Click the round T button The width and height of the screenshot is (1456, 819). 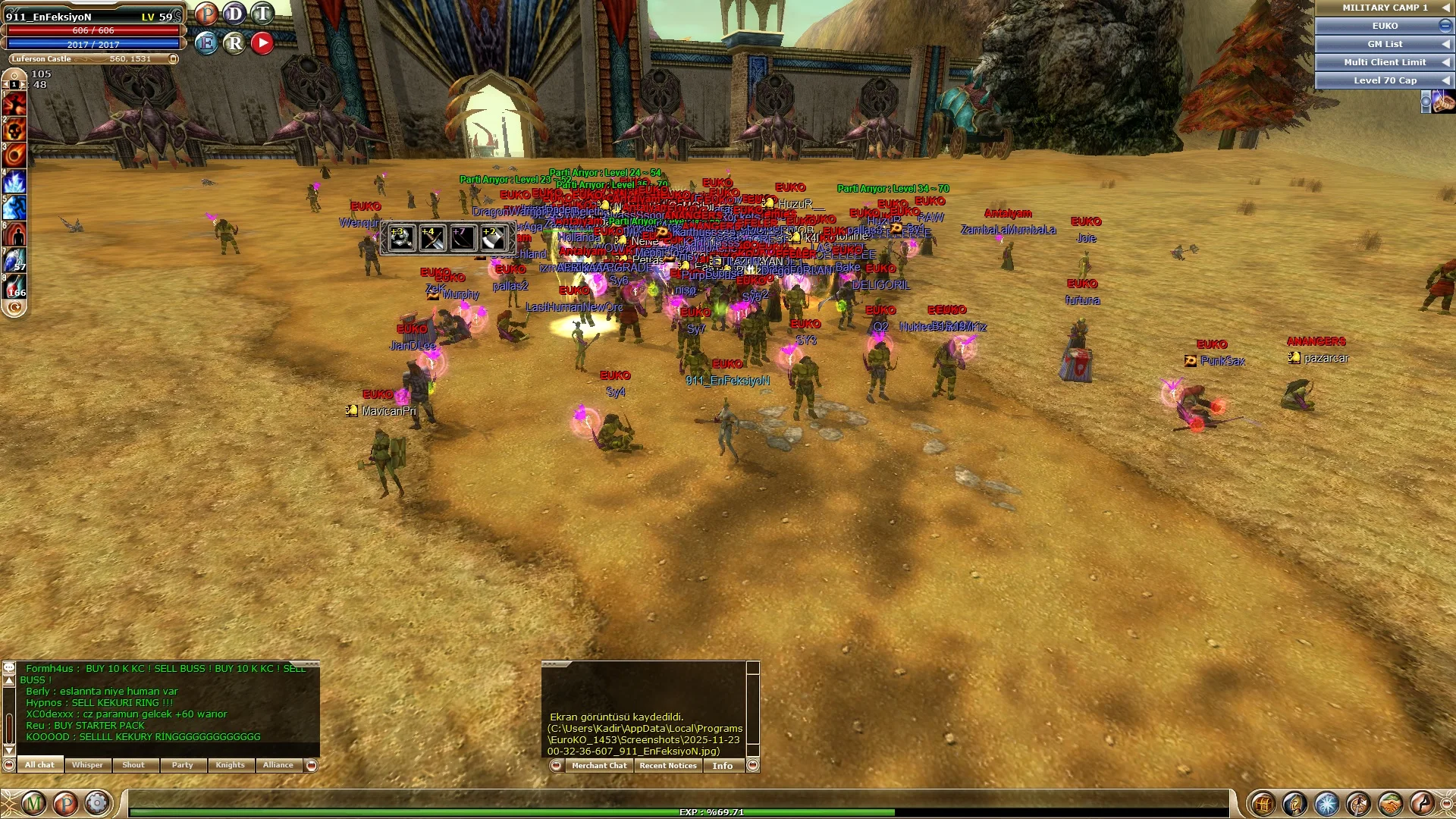pyautogui.click(x=262, y=14)
